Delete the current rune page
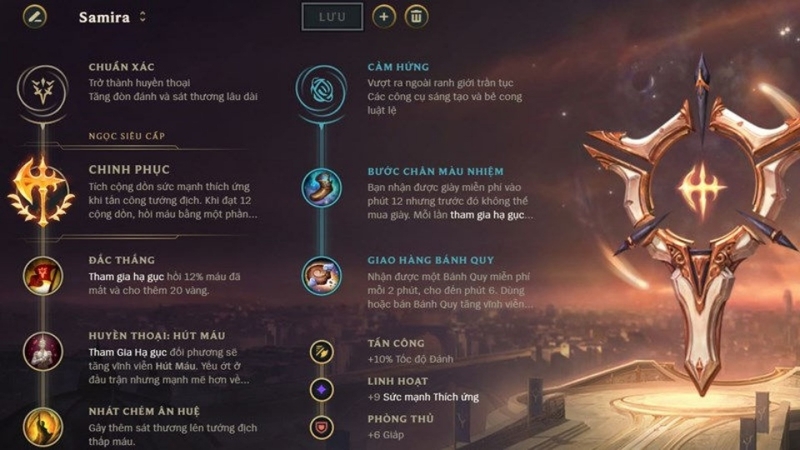The width and height of the screenshot is (800, 450). [418, 17]
